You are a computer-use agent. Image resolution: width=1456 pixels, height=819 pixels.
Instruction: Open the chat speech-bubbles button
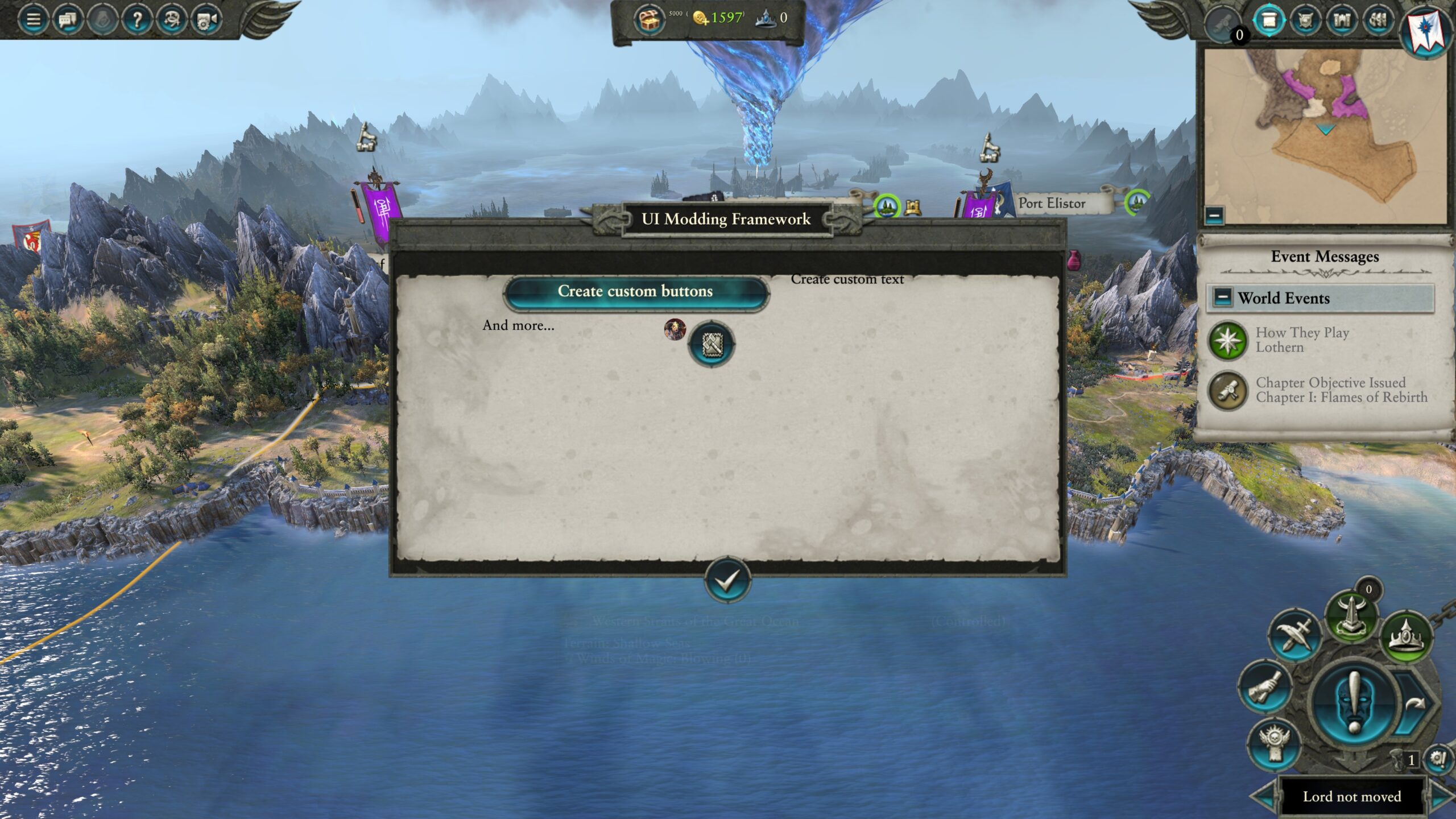(68, 20)
